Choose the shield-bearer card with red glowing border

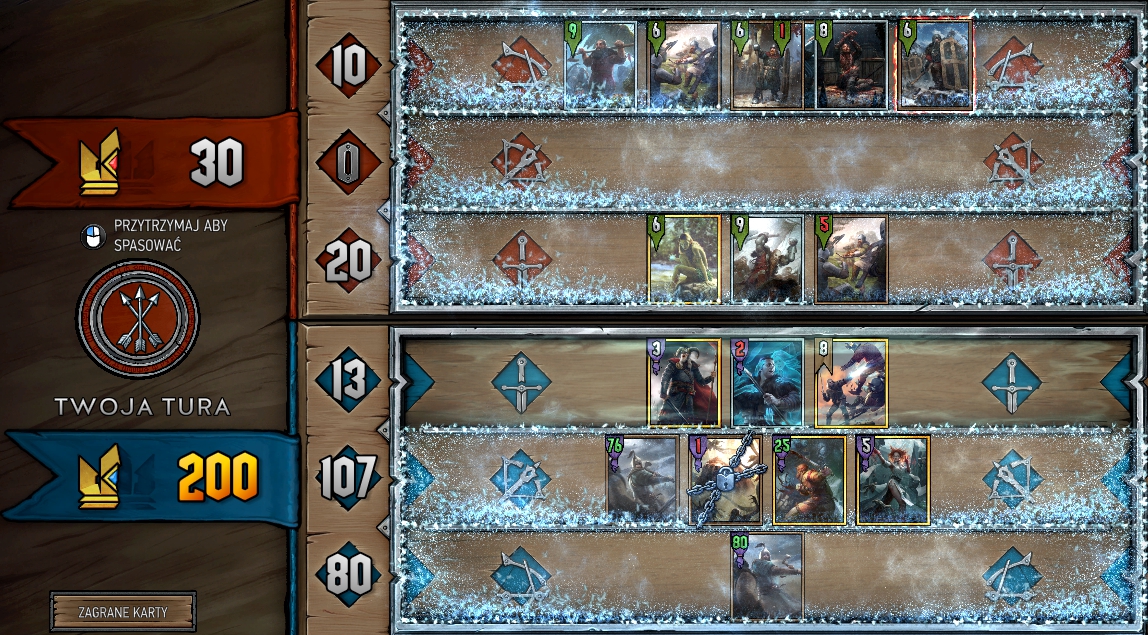click(935, 65)
